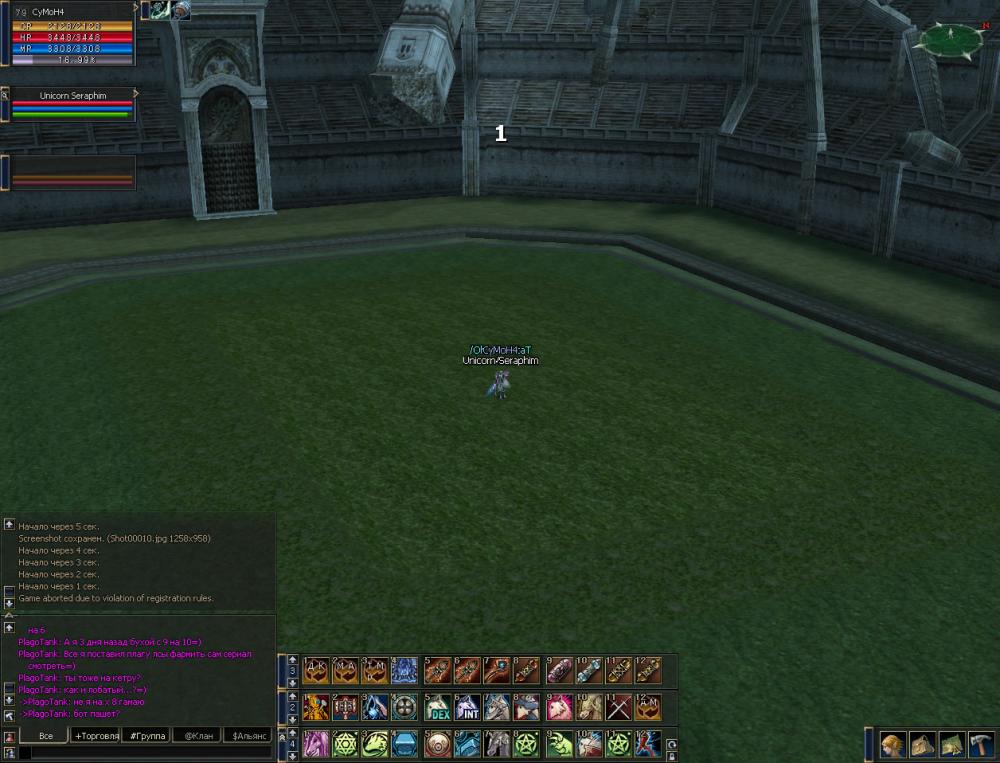Open the system menu hammer icon
This screenshot has height=763, width=1000.
[980, 744]
